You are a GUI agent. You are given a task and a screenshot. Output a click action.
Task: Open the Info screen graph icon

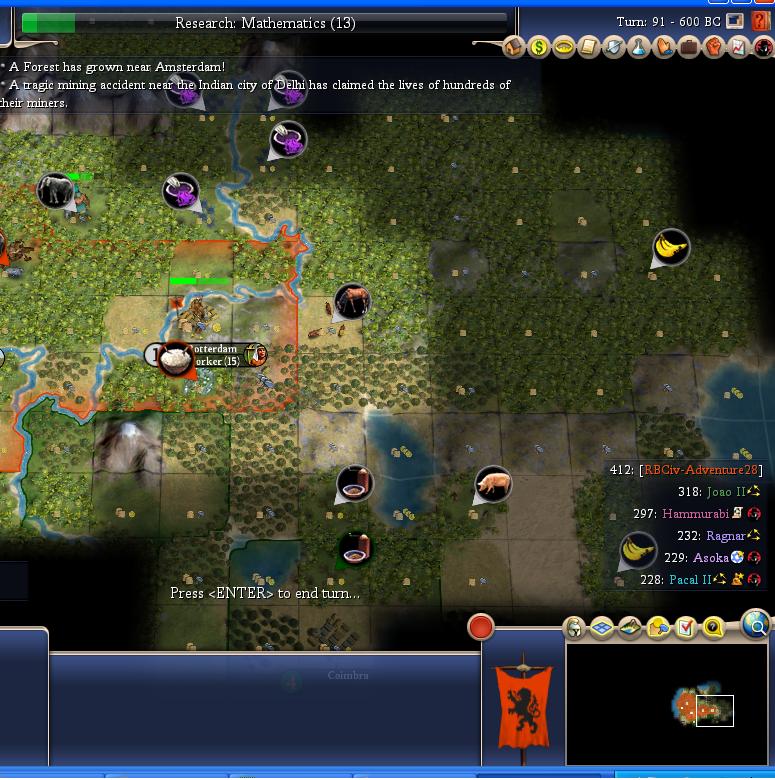point(738,47)
